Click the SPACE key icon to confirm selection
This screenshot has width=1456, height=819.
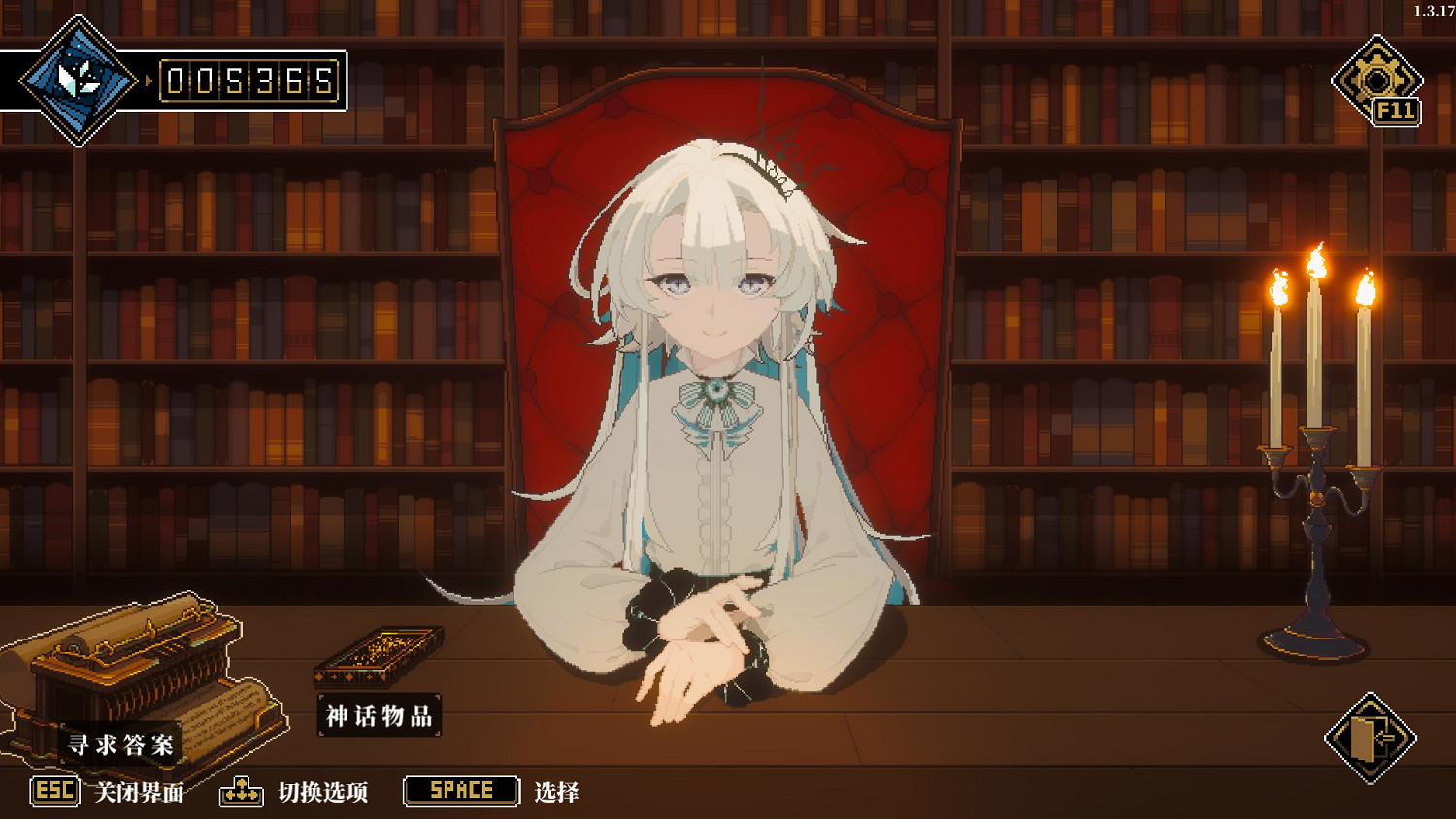pyautogui.click(x=460, y=791)
